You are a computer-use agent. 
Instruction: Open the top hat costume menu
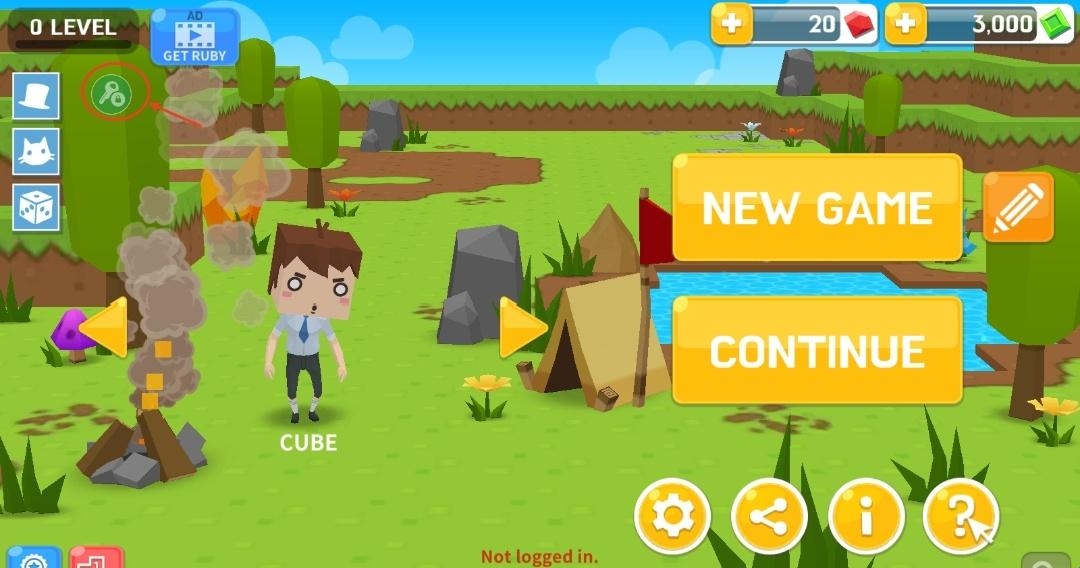[x=36, y=97]
